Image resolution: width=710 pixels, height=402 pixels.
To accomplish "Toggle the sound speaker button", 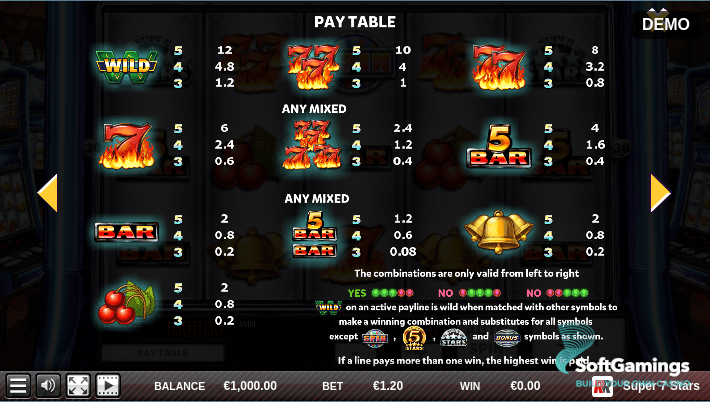I will (x=47, y=385).
